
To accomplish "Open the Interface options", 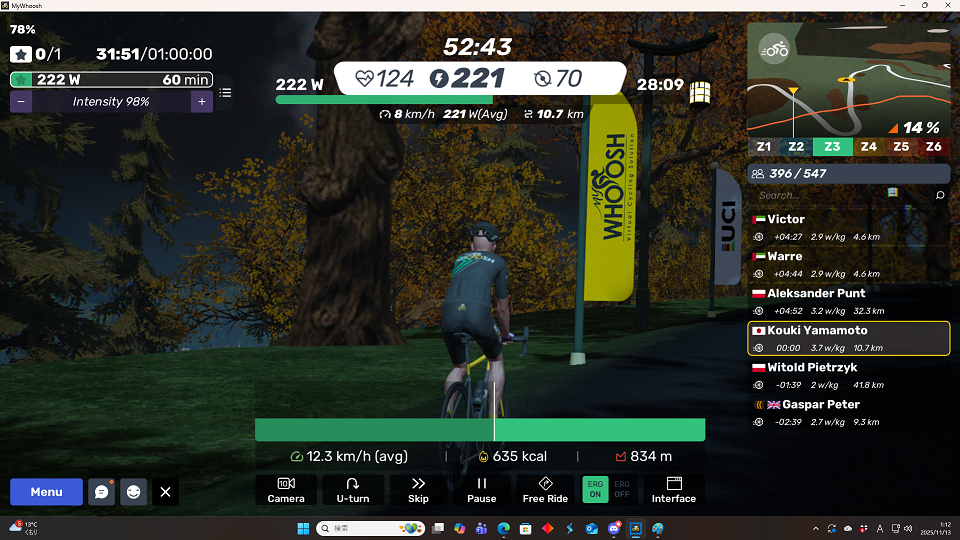I will 673,489.
